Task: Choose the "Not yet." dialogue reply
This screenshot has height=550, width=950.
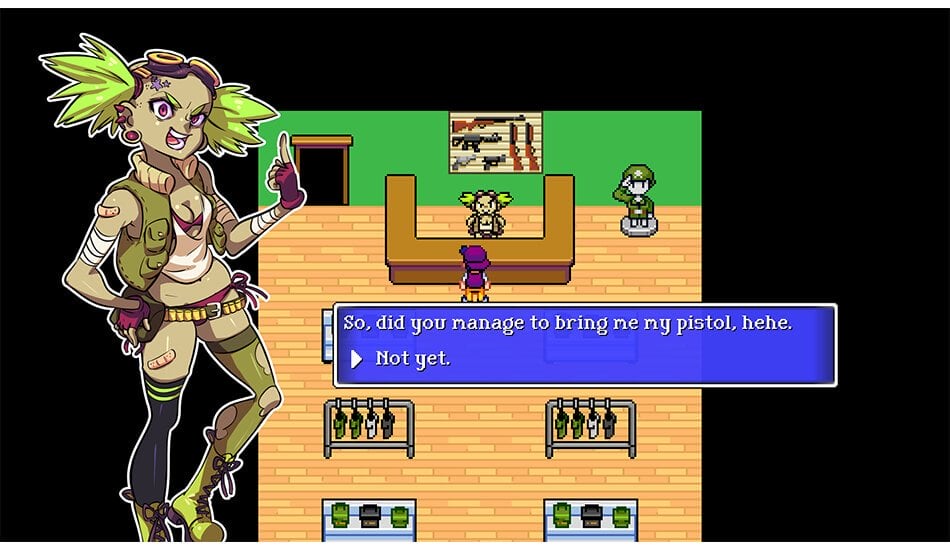Action: (412, 358)
